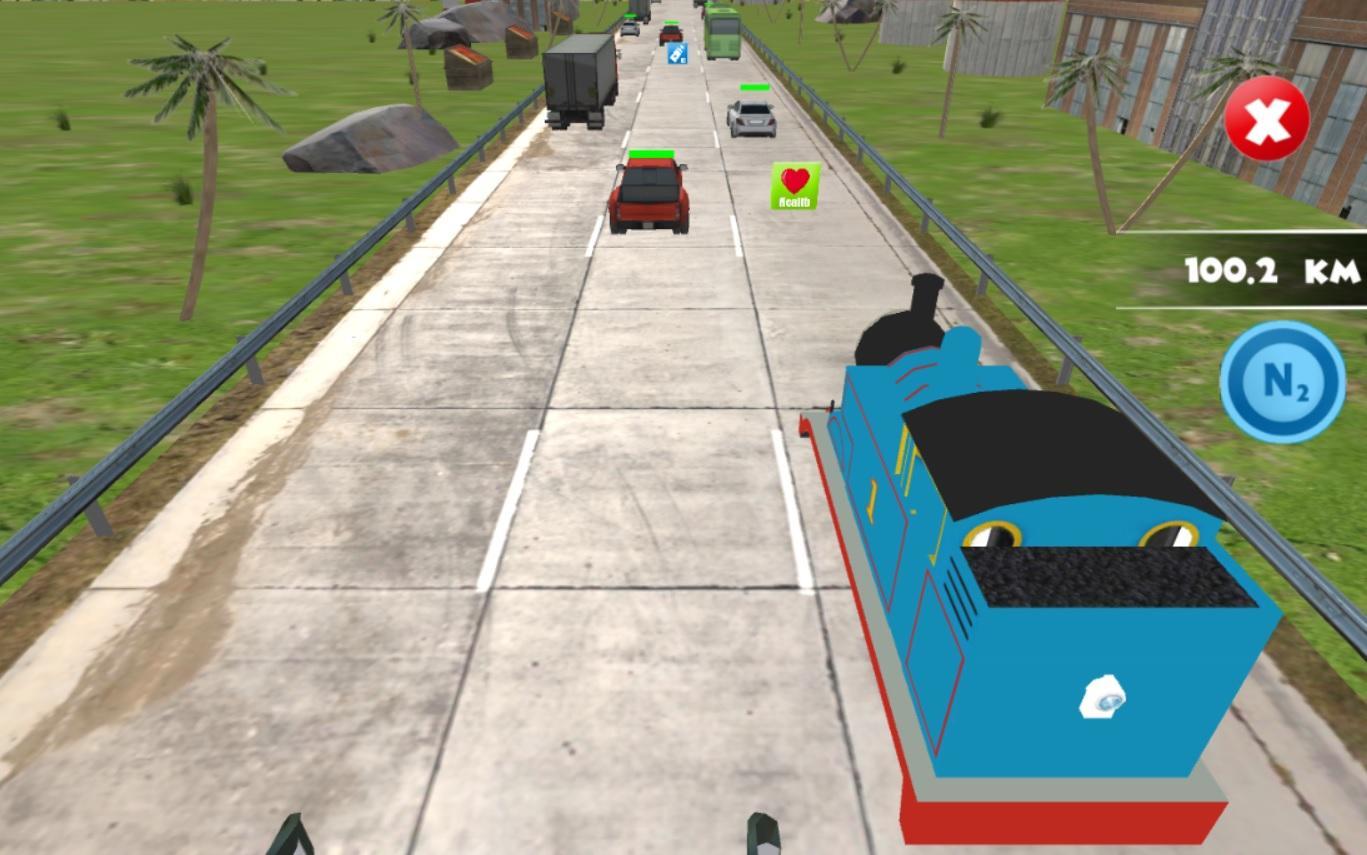Tap the red X circle button
1367x855 pixels.
tap(1266, 118)
